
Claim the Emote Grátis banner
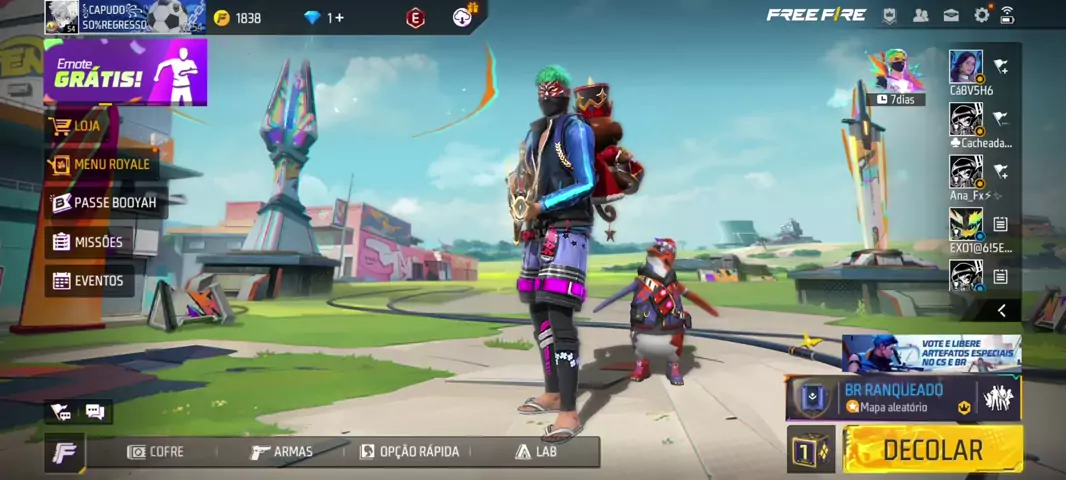coord(125,72)
